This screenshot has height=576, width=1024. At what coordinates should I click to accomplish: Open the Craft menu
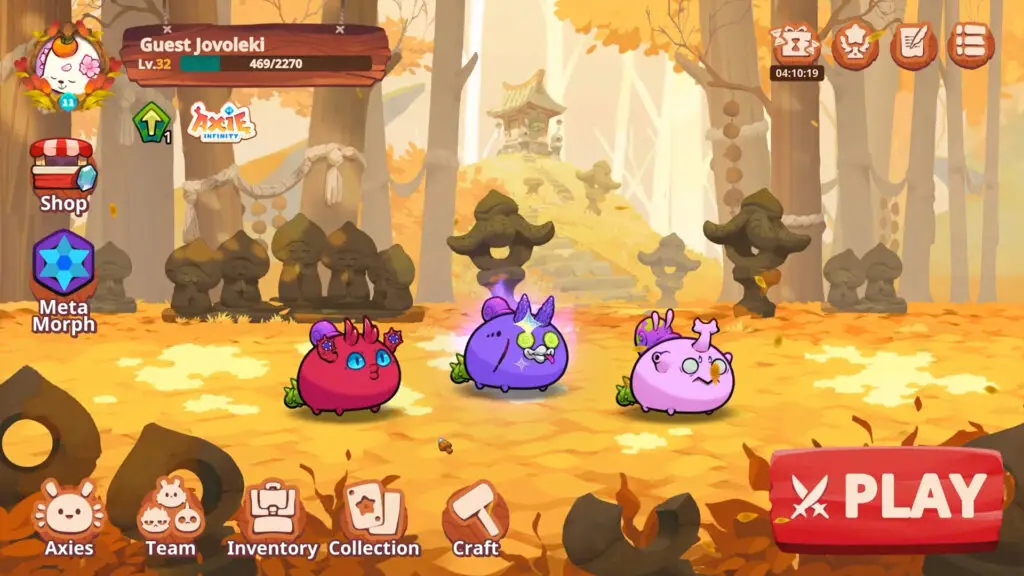click(475, 517)
